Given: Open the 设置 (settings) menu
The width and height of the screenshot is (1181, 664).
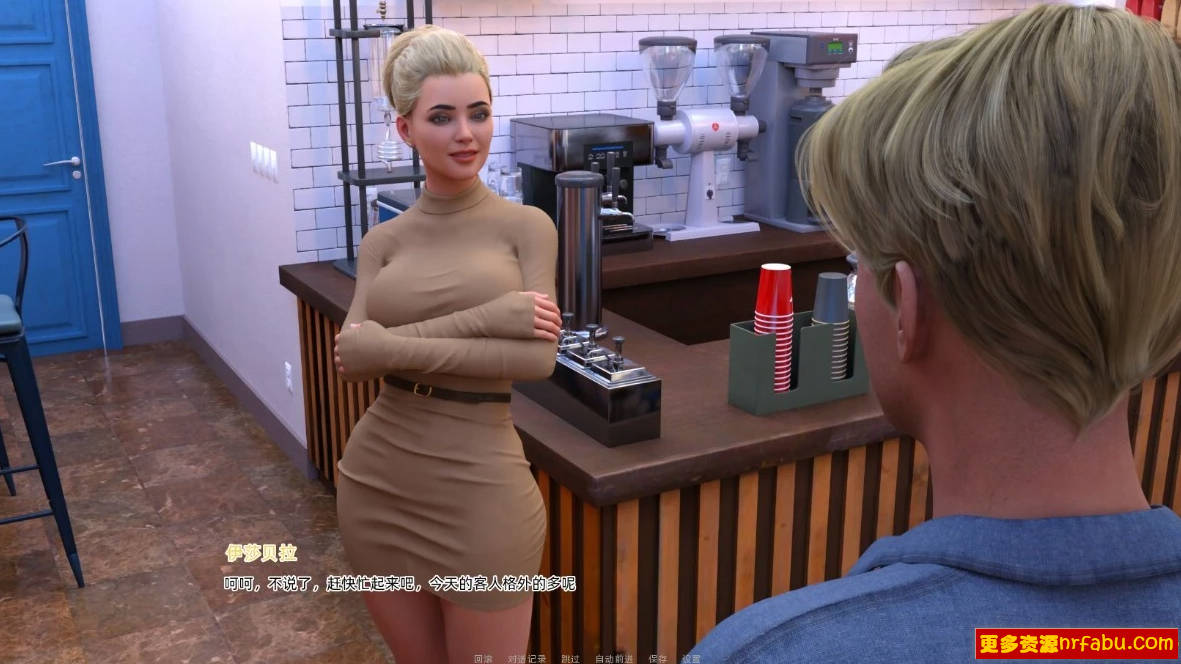Looking at the screenshot, I should tap(691, 659).
